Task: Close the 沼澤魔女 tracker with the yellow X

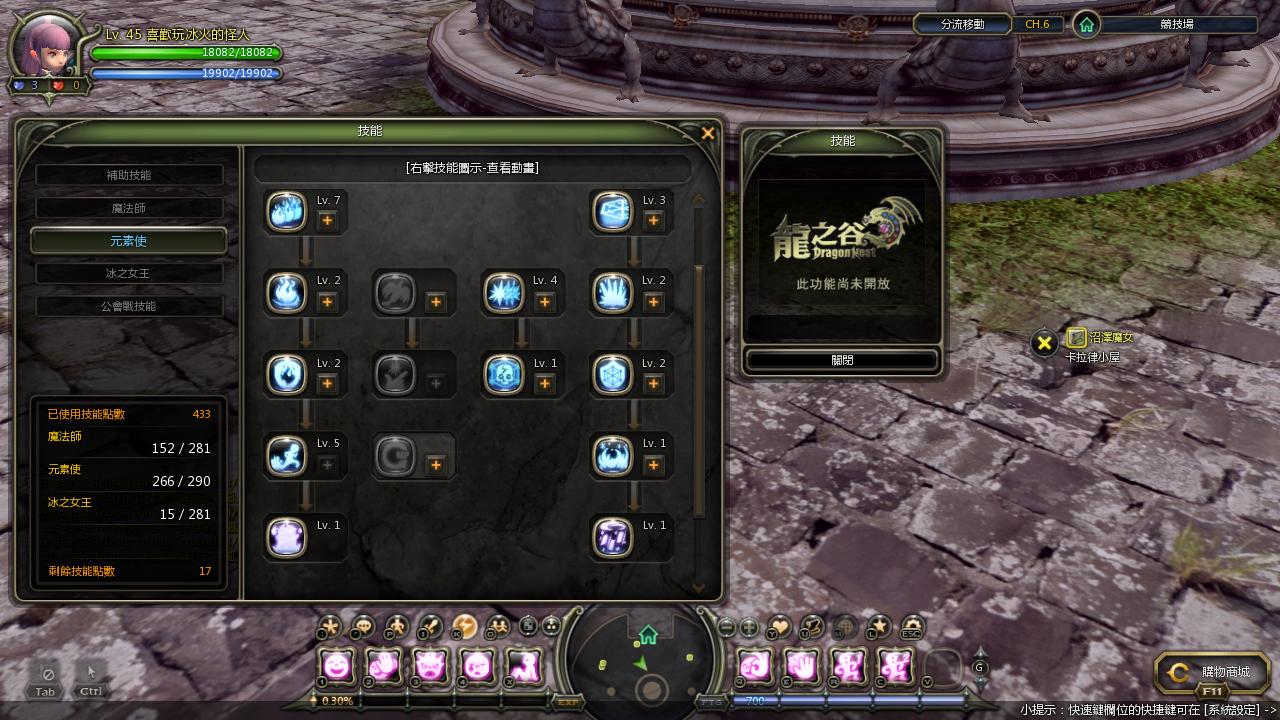Action: click(1044, 344)
